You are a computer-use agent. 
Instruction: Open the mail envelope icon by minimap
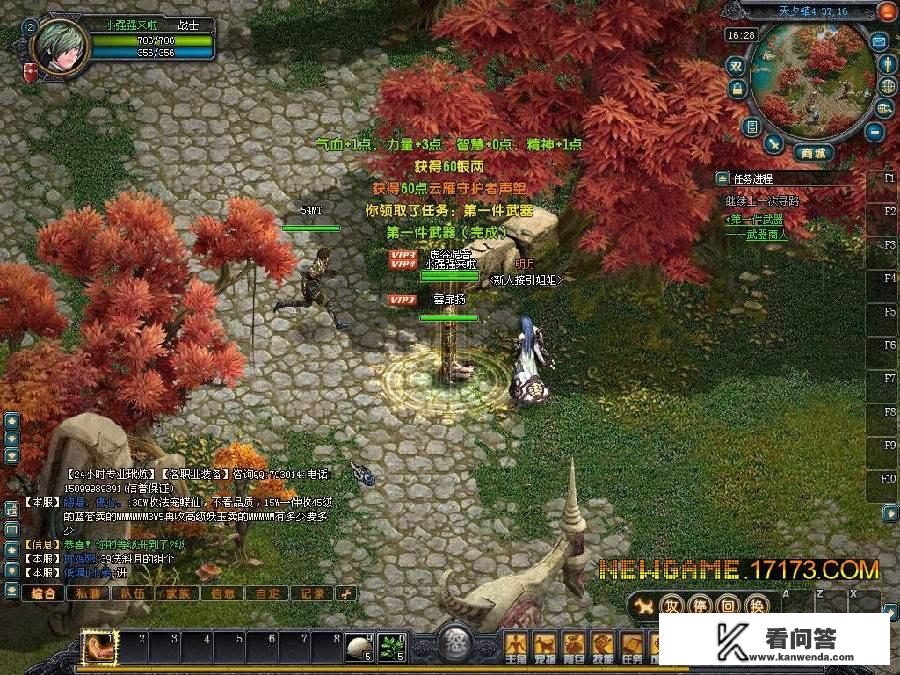[x=879, y=42]
